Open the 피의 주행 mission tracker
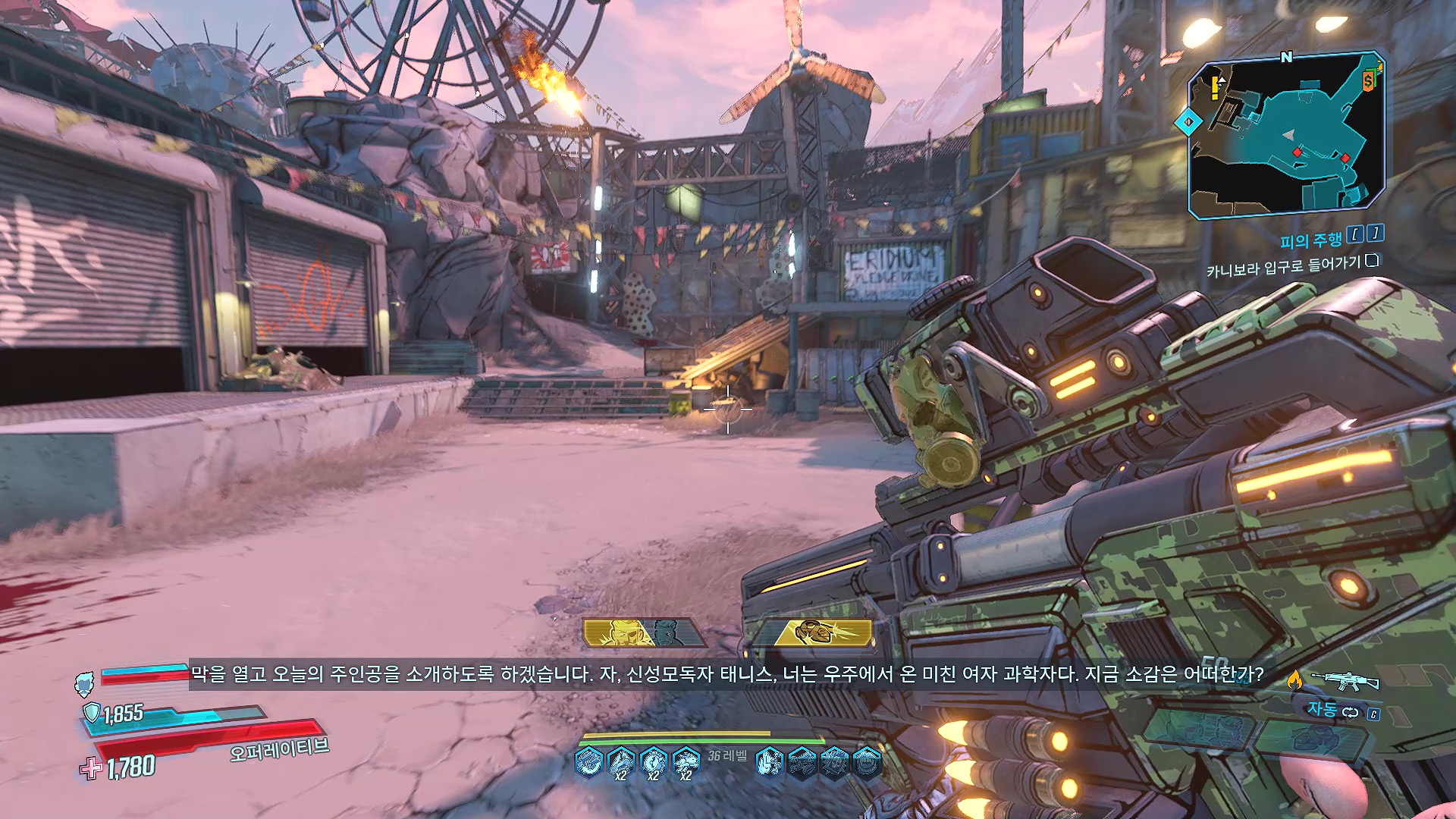 (1310, 241)
